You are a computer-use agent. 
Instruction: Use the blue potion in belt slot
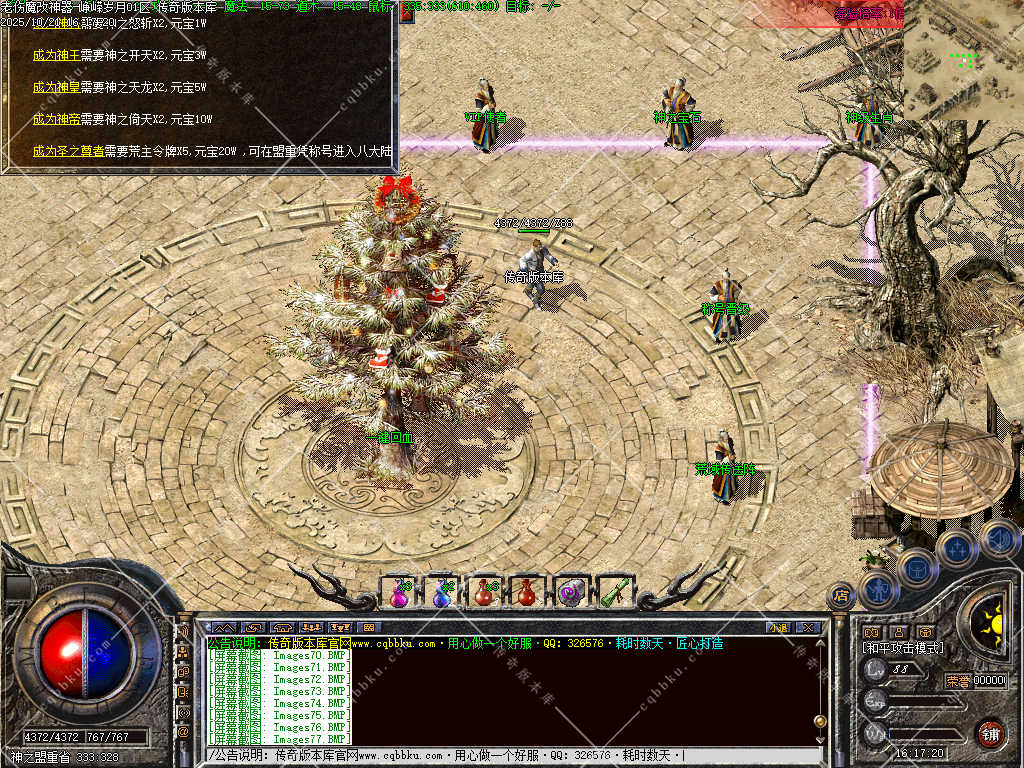(441, 592)
